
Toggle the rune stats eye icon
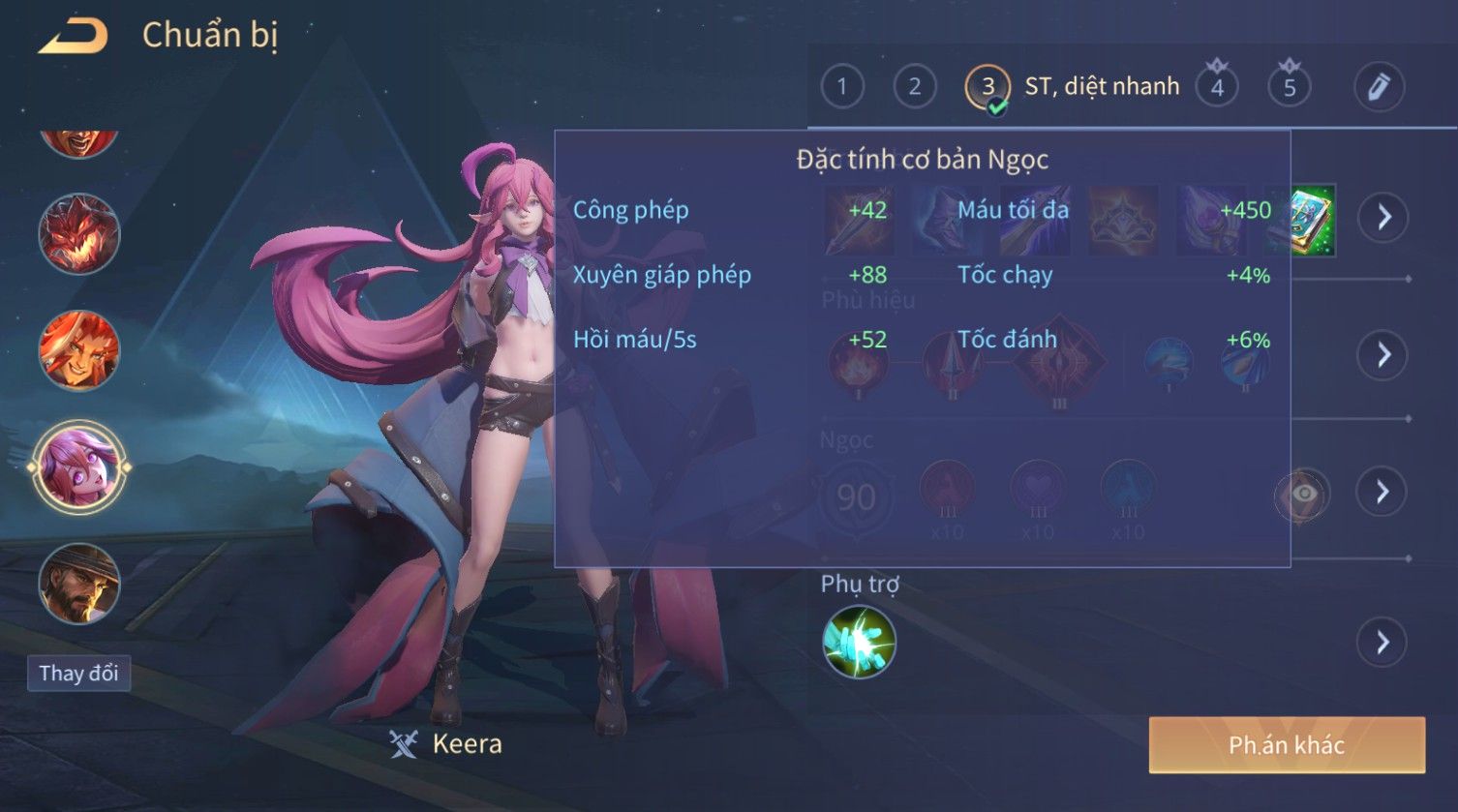[x=1303, y=495]
